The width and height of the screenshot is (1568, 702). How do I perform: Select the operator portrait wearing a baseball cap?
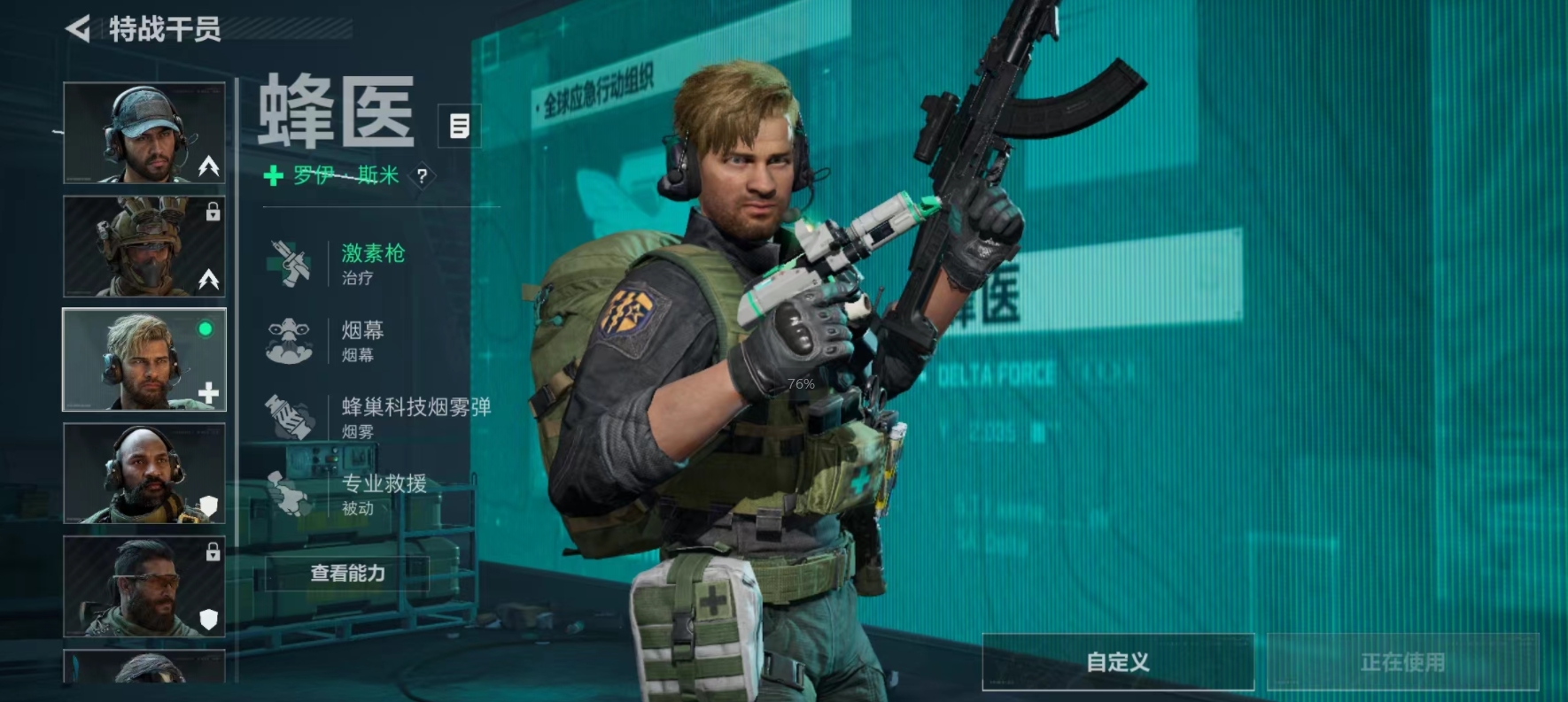coord(144,133)
